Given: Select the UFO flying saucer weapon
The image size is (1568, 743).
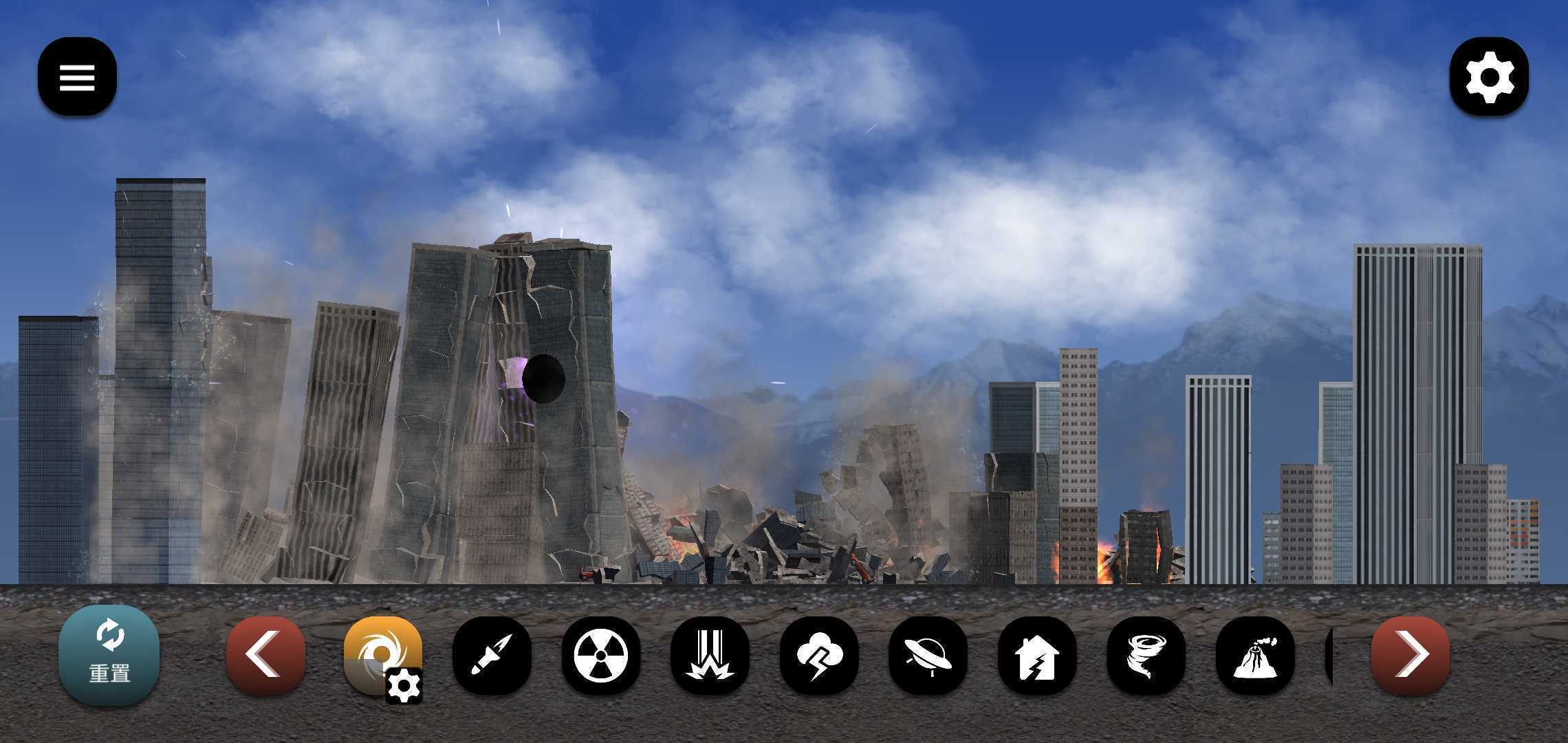Looking at the screenshot, I should [928, 655].
